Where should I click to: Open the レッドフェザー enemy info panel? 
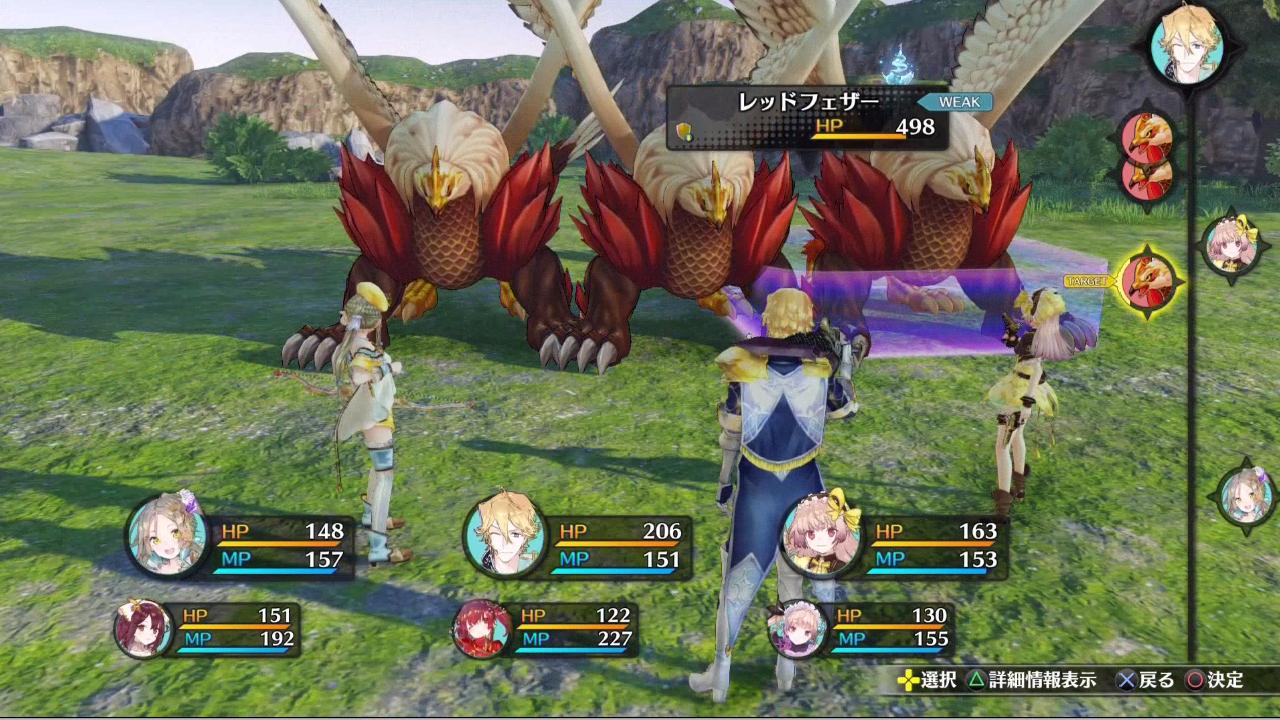point(807,116)
